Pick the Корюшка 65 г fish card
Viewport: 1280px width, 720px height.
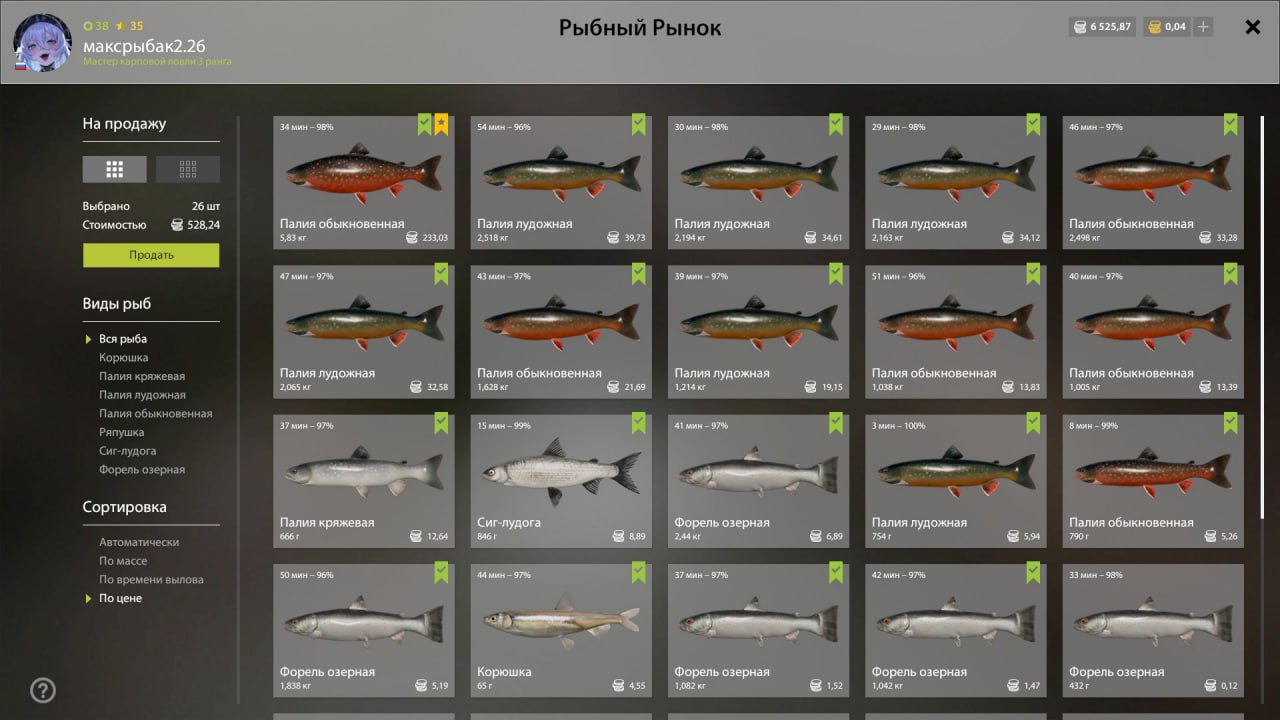point(561,630)
